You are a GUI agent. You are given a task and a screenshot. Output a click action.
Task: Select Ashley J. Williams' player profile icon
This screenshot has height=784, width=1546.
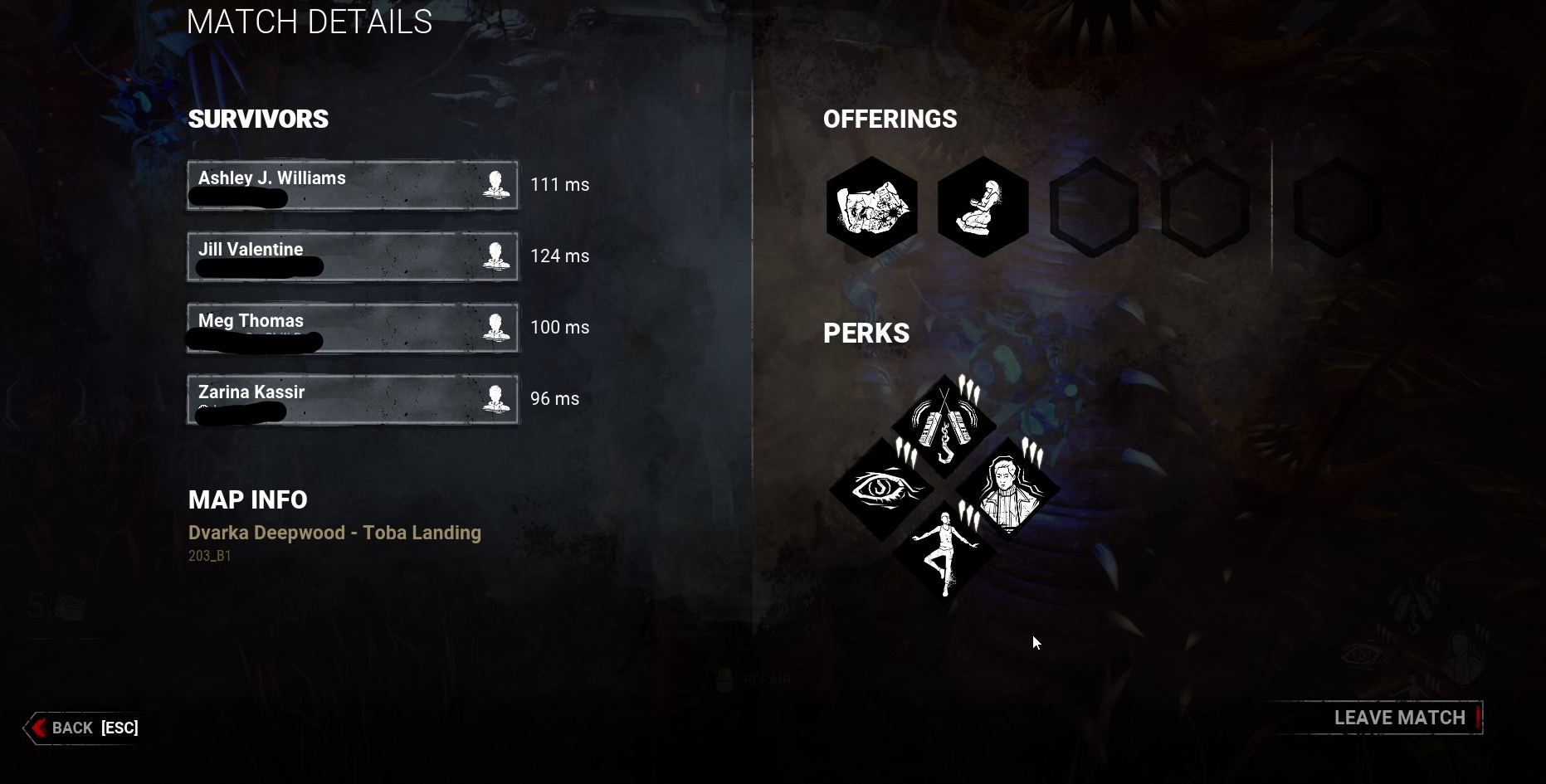(499, 185)
